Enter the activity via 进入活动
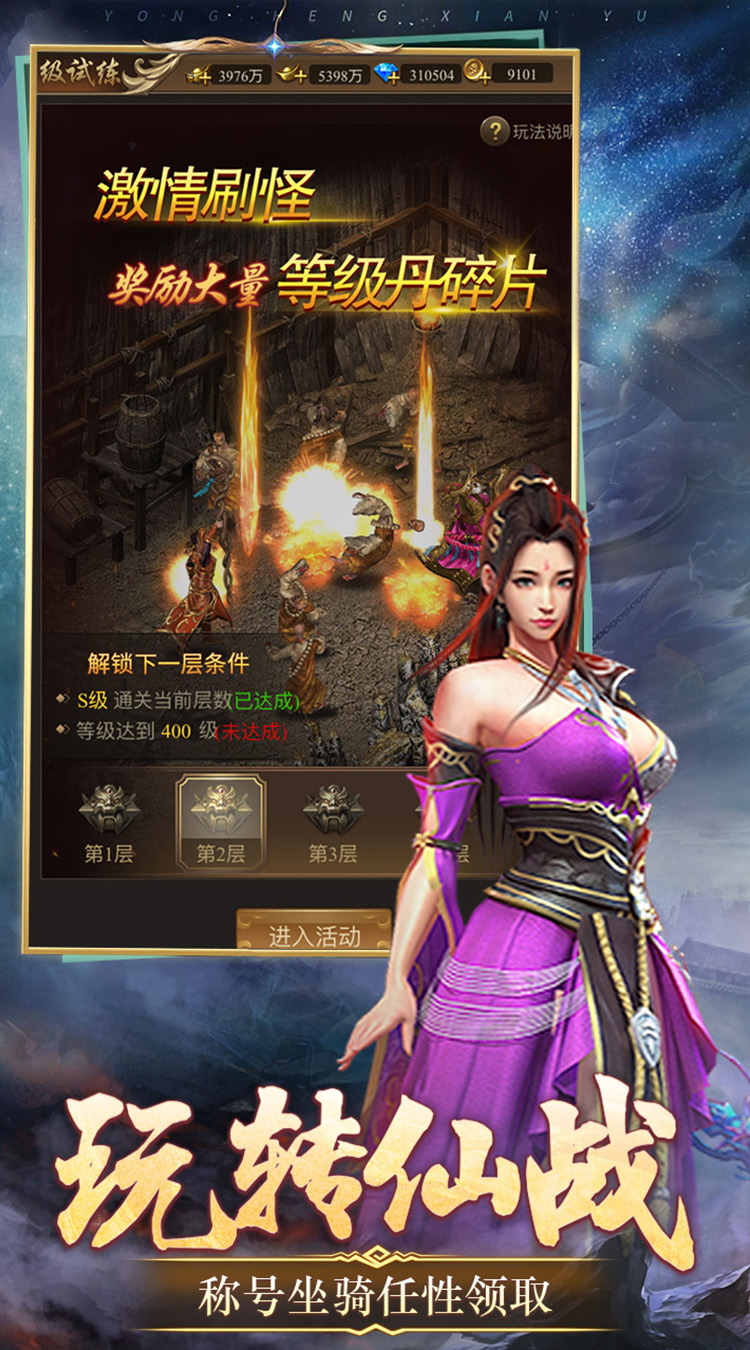The width and height of the screenshot is (750, 1350). (x=313, y=935)
